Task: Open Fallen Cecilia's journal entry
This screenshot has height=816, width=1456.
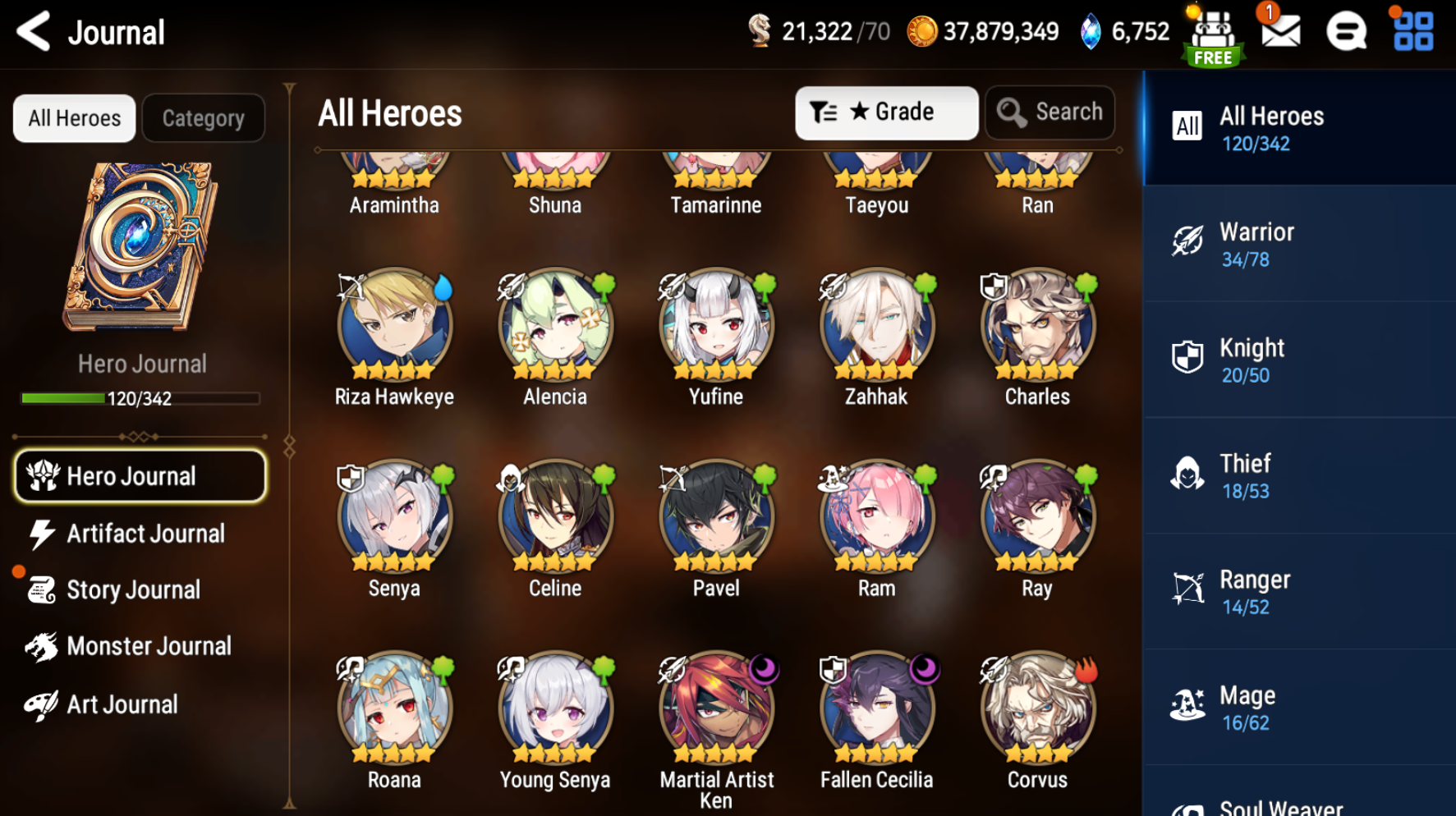Action: click(876, 709)
